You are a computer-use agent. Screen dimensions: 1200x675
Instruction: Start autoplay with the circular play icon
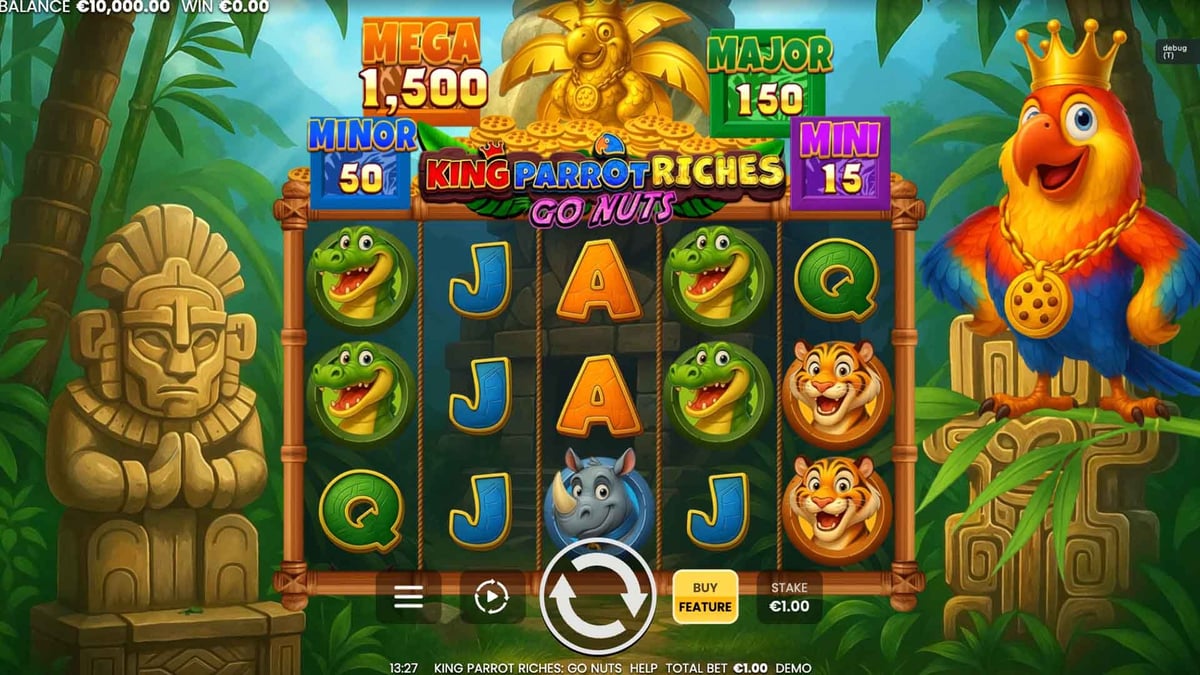tap(491, 597)
